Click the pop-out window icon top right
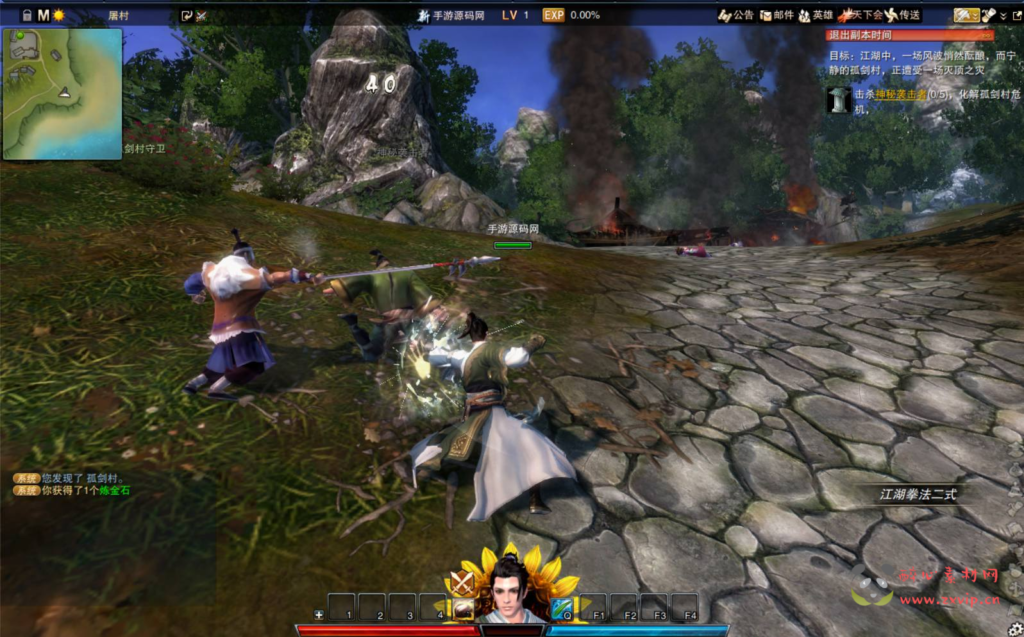This screenshot has height=637, width=1024. 1017,15
